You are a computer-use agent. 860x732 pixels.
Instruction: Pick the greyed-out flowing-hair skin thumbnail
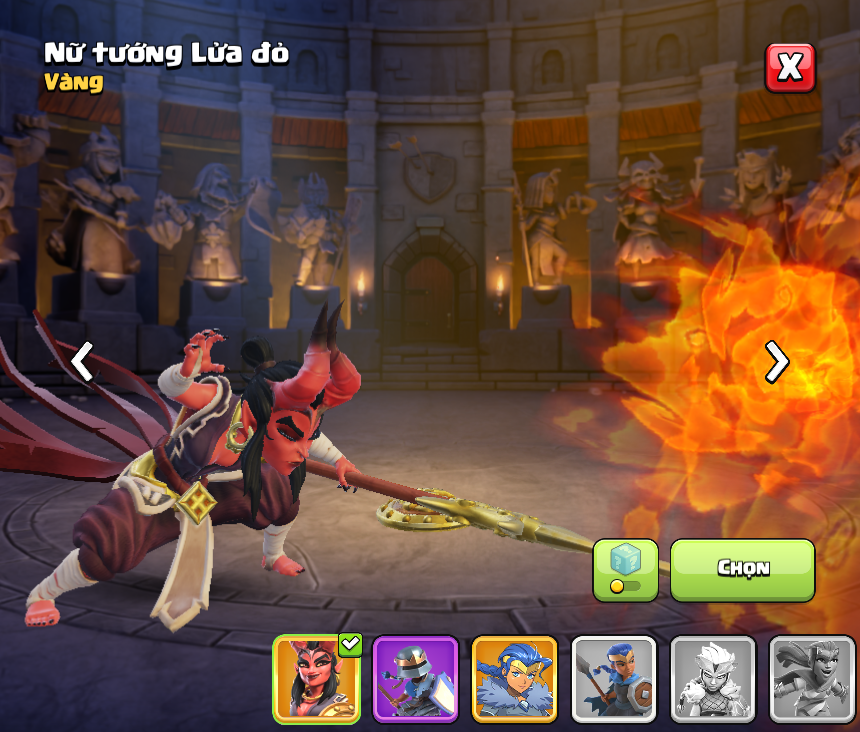[x=811, y=679]
